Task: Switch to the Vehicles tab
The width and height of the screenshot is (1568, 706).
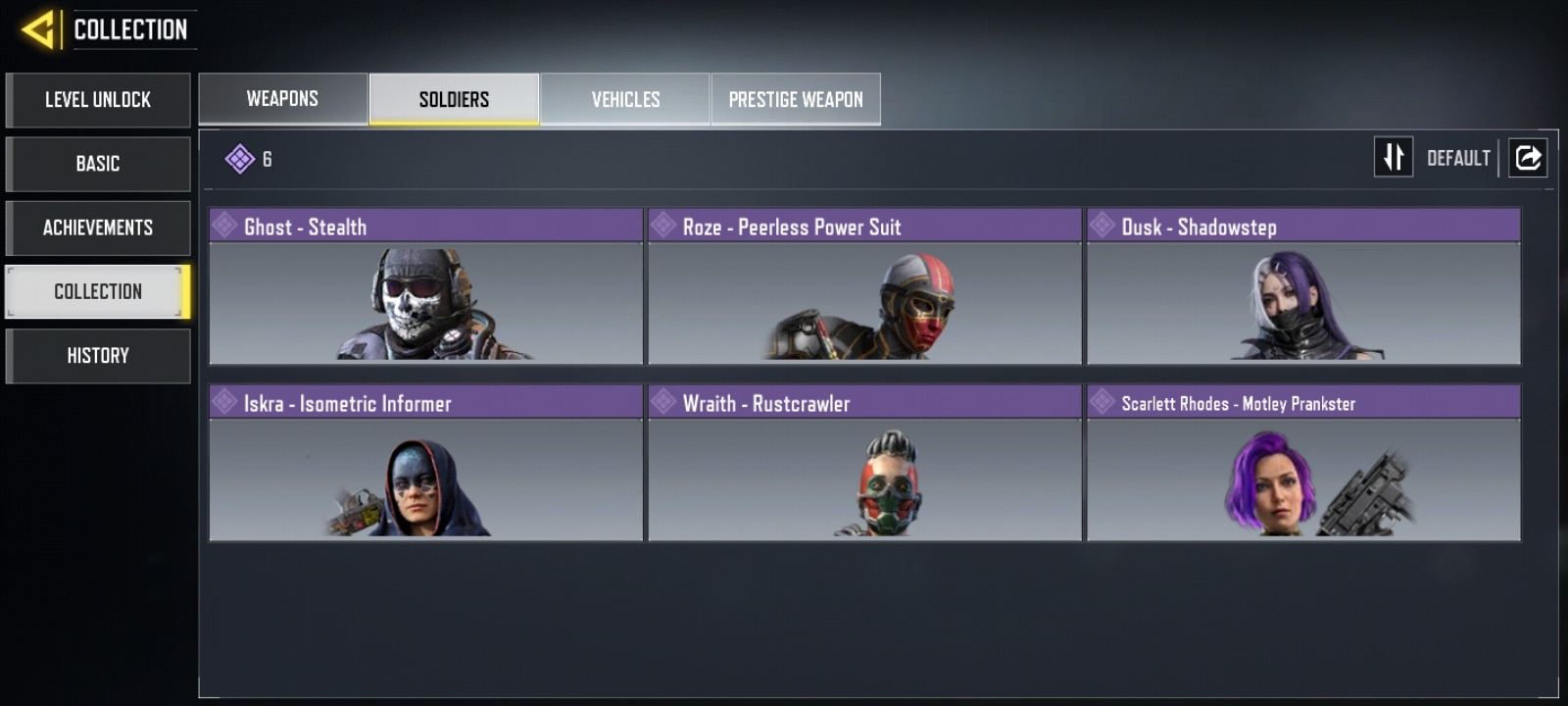Action: (x=625, y=99)
